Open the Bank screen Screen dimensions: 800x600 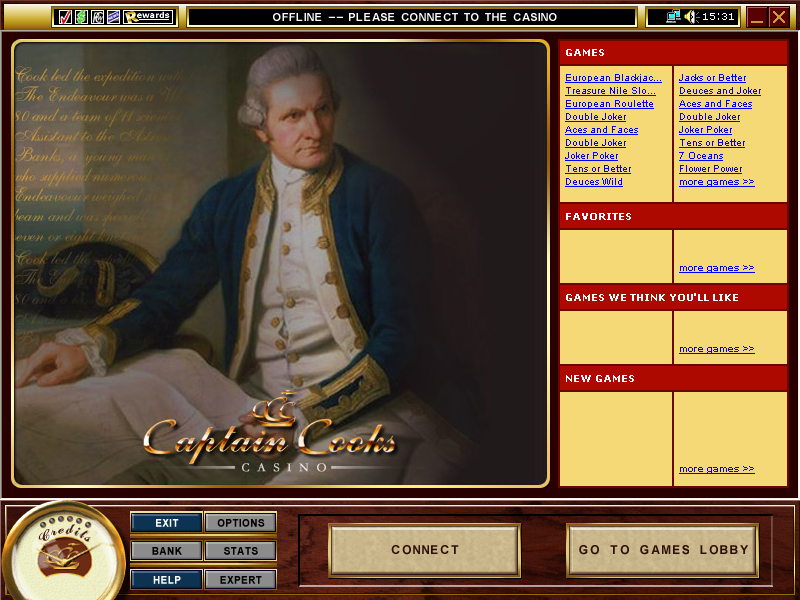[166, 551]
